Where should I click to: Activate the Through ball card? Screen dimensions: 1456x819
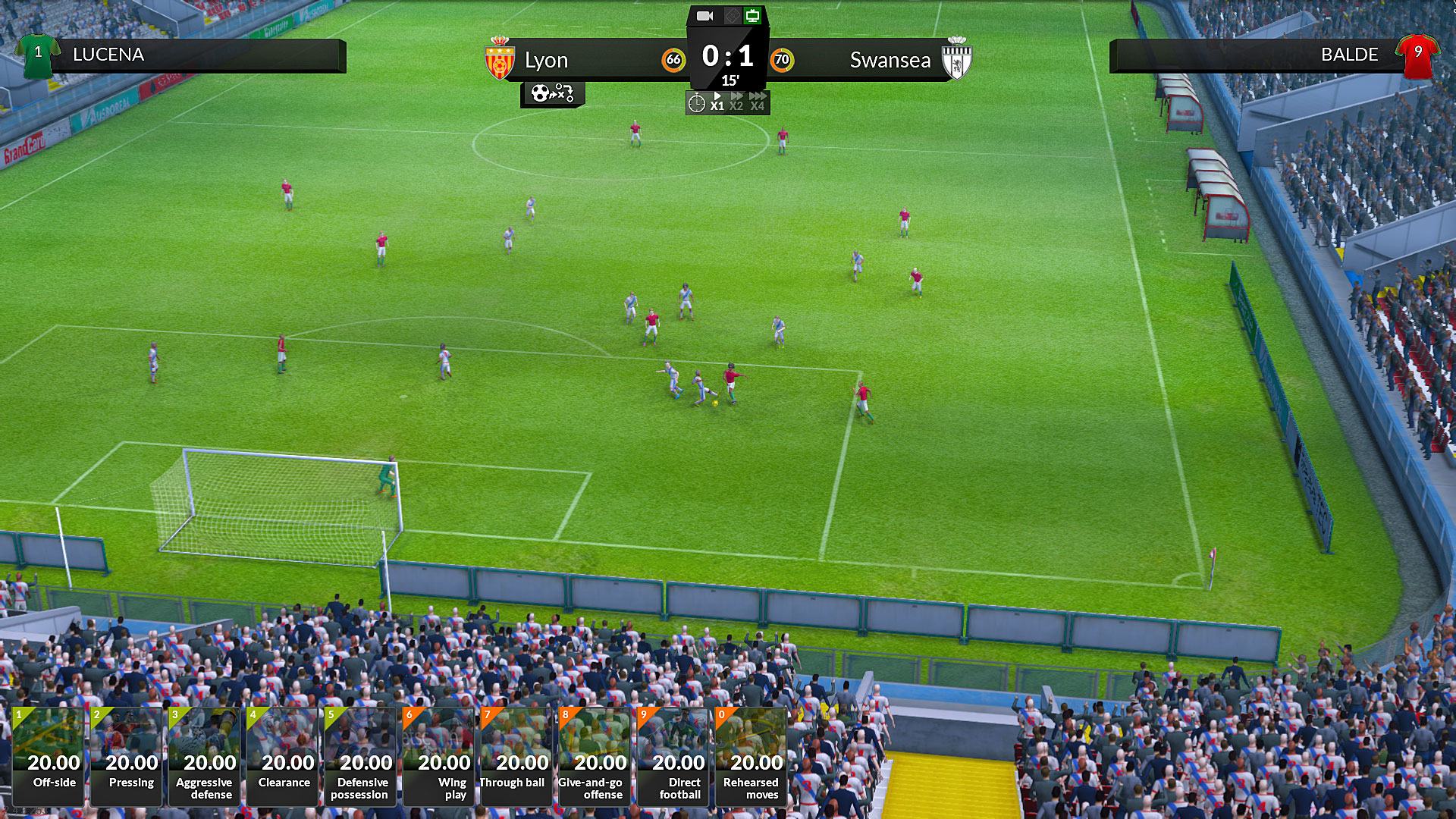pyautogui.click(x=516, y=756)
